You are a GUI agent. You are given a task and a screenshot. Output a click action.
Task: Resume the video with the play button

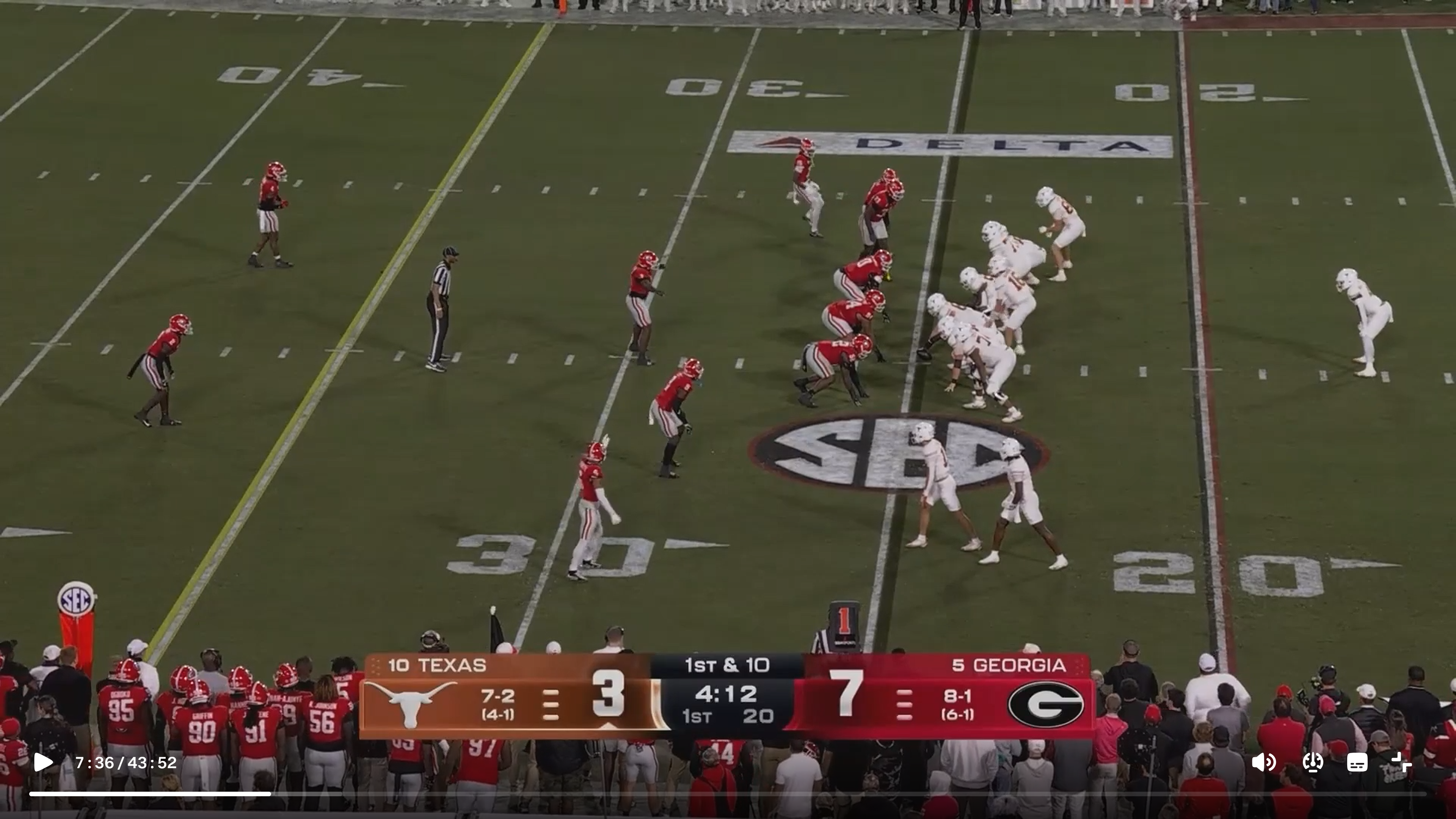43,763
